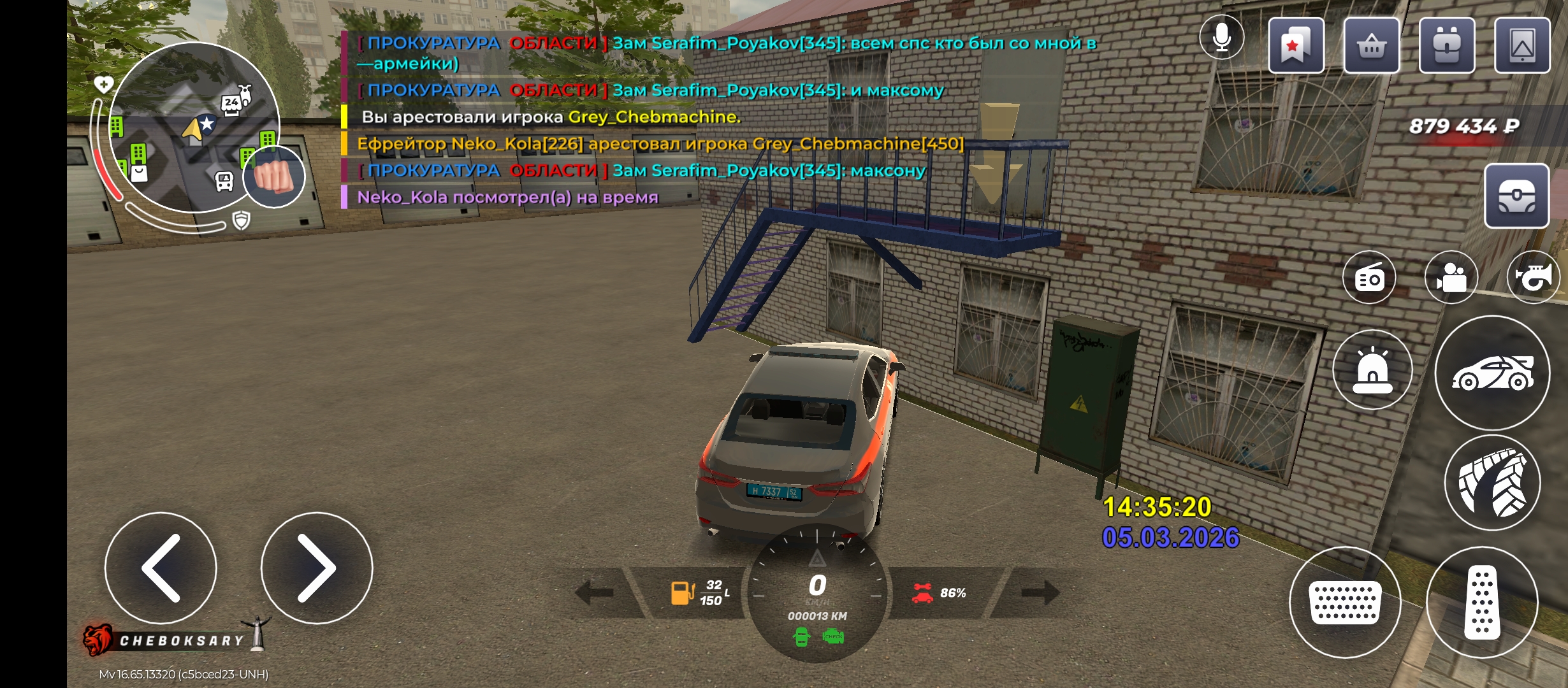
Task: Steer right with the right arrow button
Action: coord(316,568)
